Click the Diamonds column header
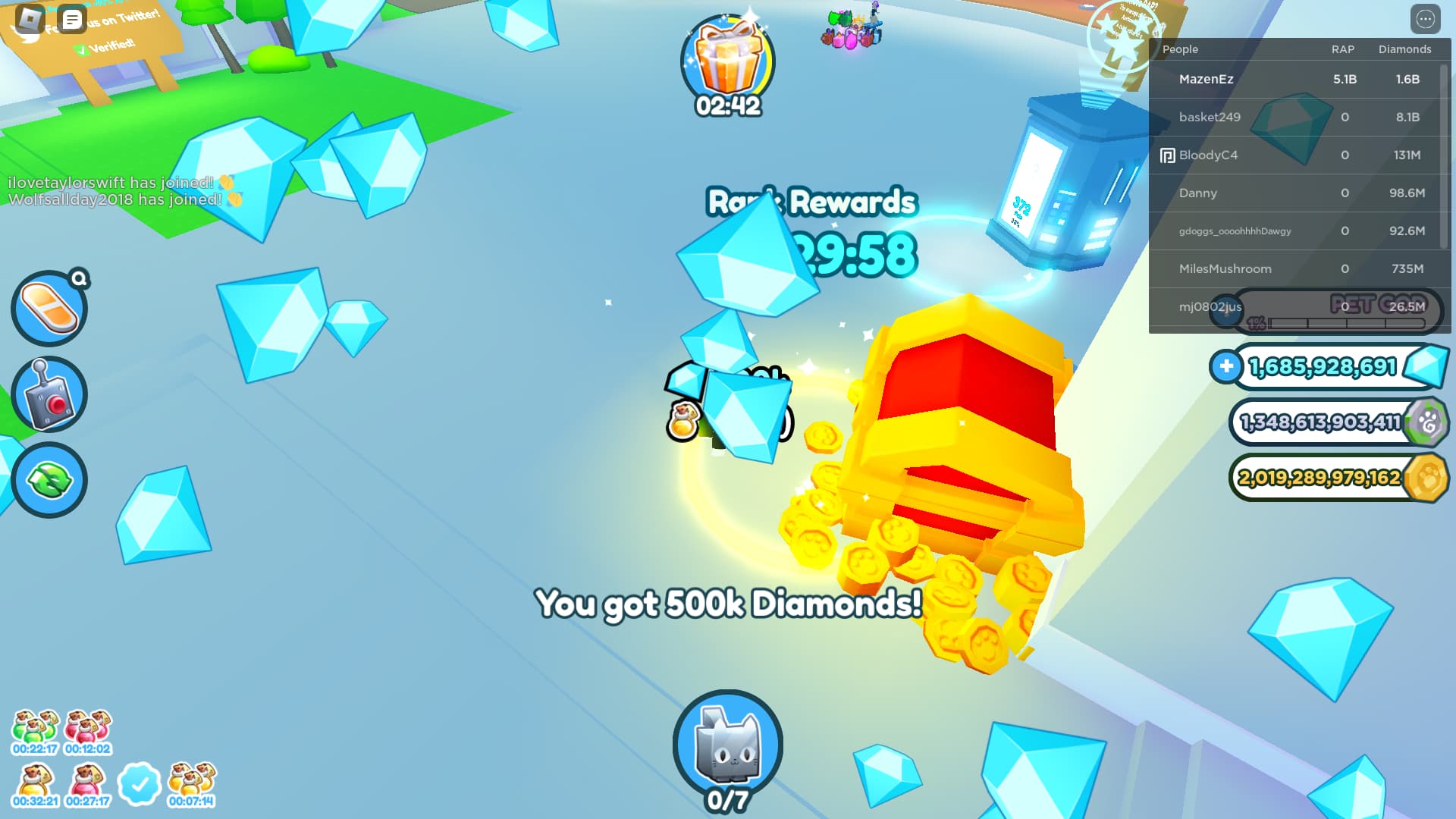This screenshot has width=1456, height=819. coord(1404,49)
